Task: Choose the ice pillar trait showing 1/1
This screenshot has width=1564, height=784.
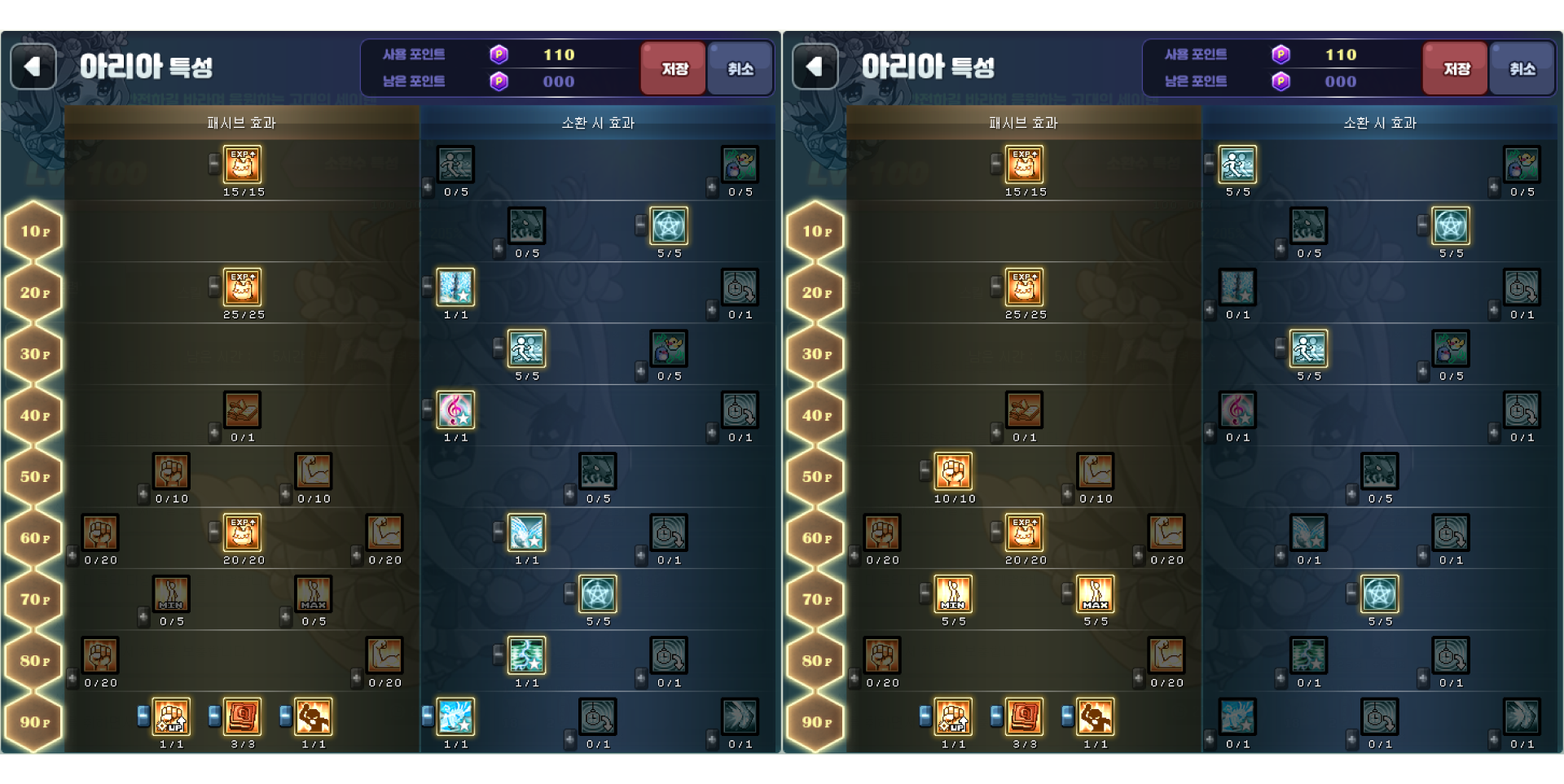Action: point(455,287)
